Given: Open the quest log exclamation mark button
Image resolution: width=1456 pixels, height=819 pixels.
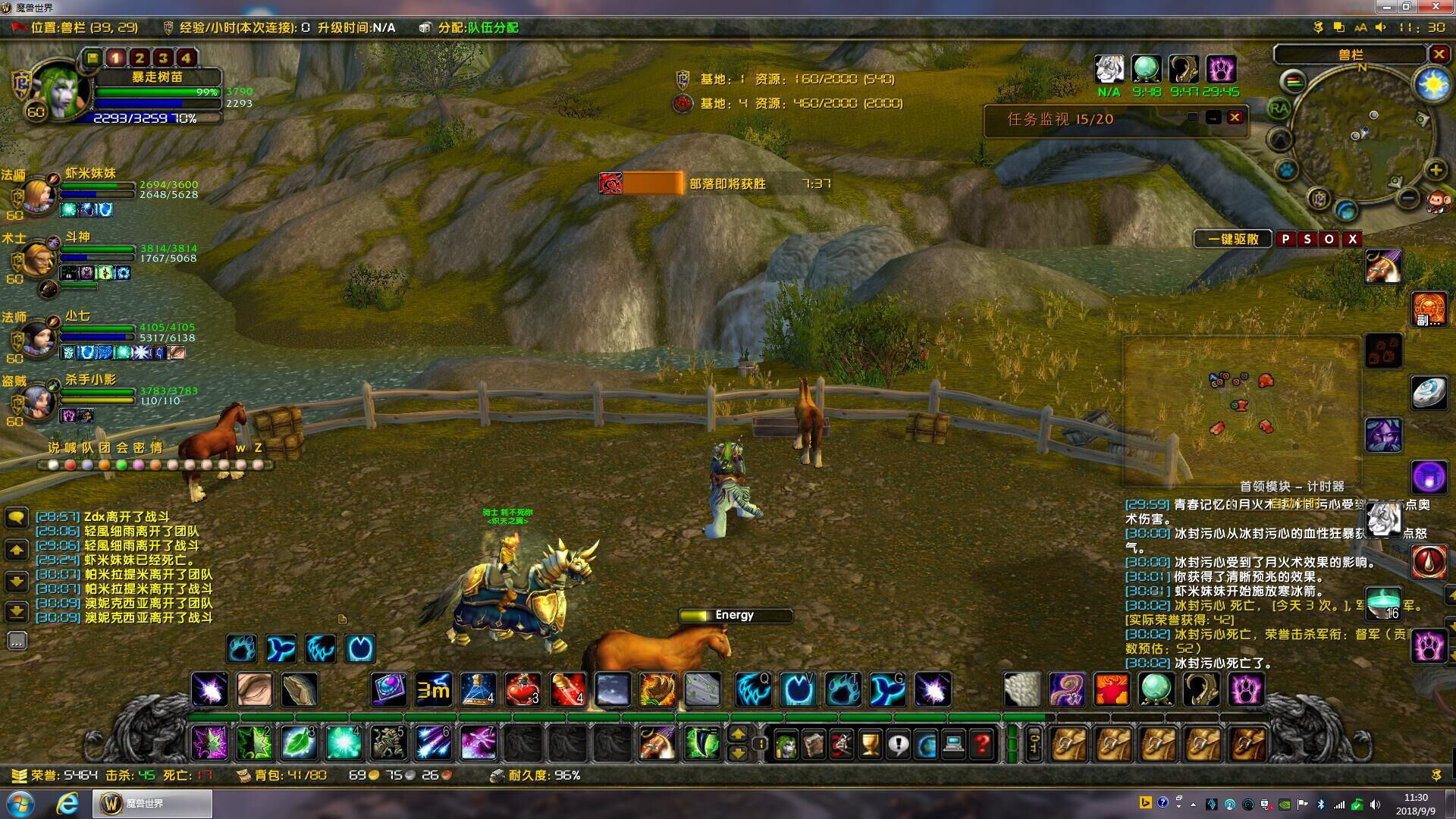Looking at the screenshot, I should click(x=898, y=744).
